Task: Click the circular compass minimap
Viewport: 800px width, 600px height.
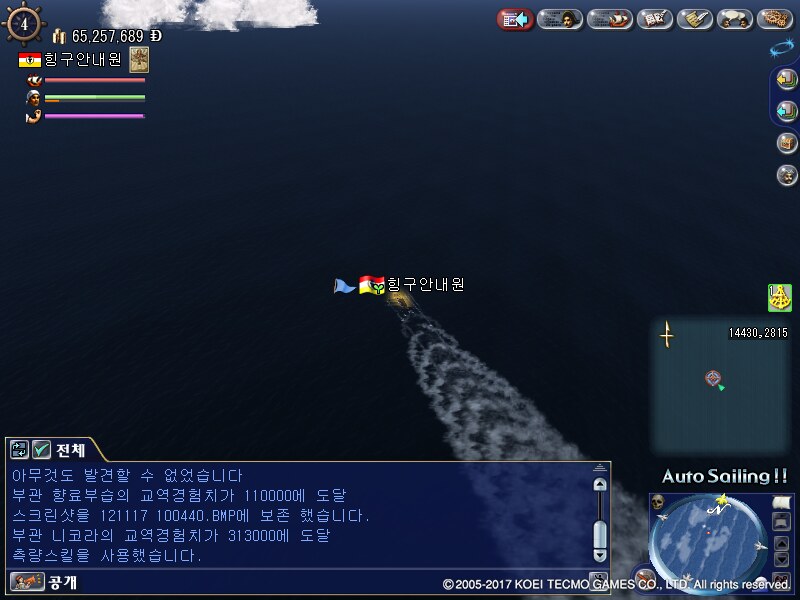Action: (x=714, y=539)
